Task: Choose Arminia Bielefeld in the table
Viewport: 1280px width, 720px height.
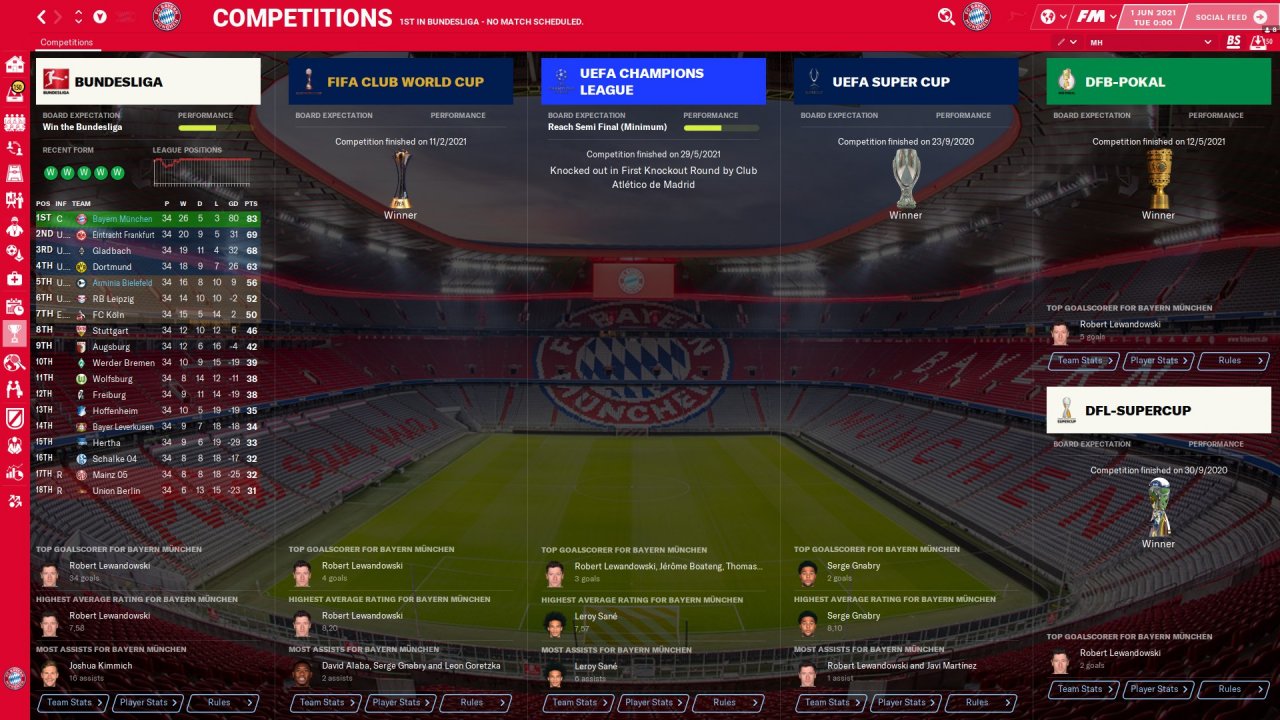Action: click(x=122, y=283)
